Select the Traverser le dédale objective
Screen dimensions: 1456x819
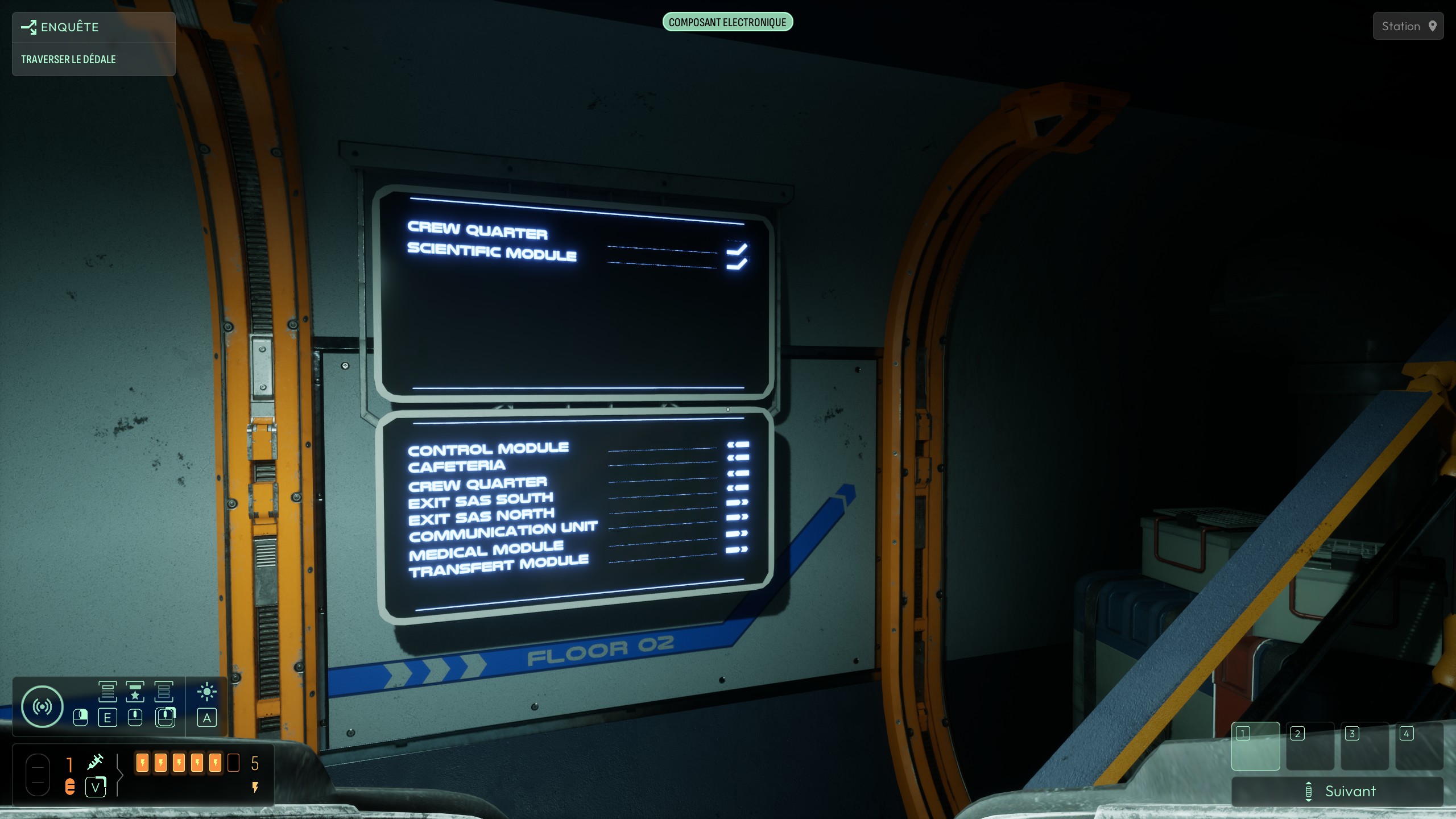[x=68, y=60]
